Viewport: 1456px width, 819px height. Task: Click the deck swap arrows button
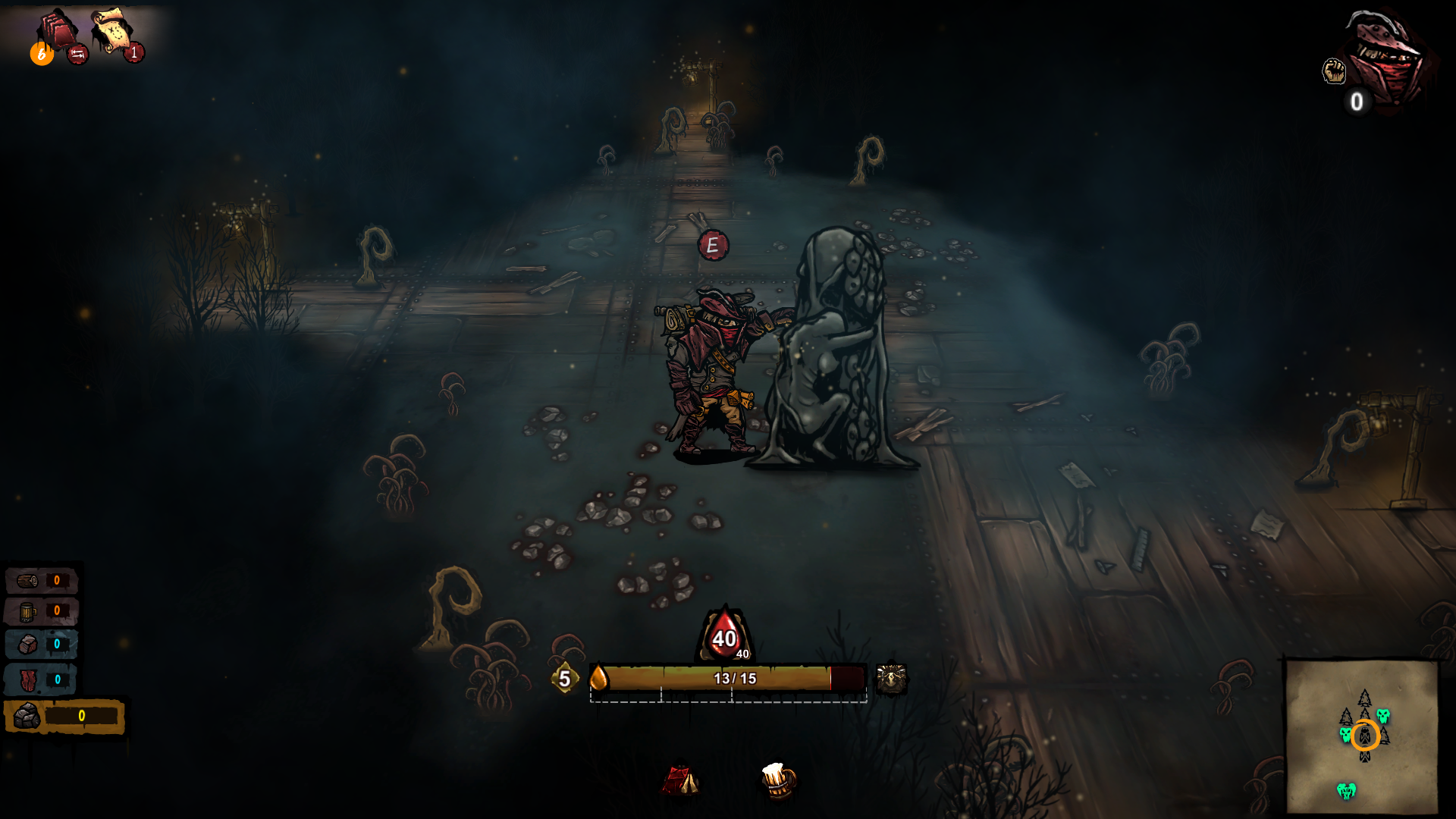[x=77, y=54]
